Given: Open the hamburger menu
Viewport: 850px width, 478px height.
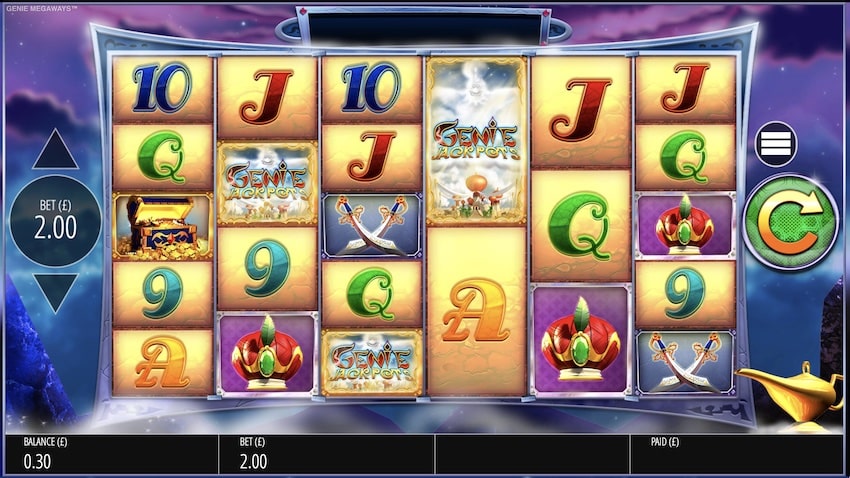Looking at the screenshot, I should 775,144.
